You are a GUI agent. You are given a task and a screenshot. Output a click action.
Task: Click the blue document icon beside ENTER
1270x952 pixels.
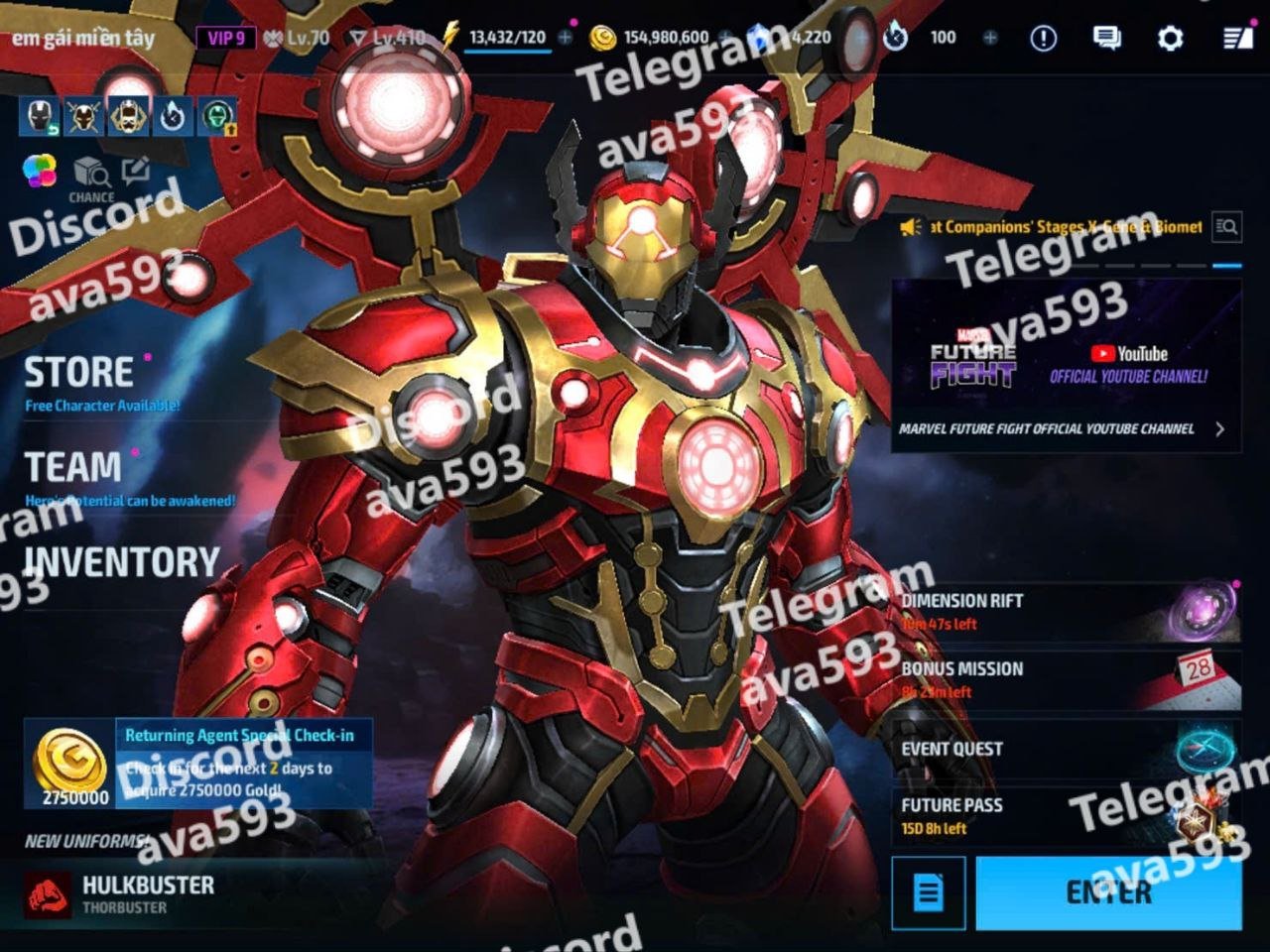point(928,892)
